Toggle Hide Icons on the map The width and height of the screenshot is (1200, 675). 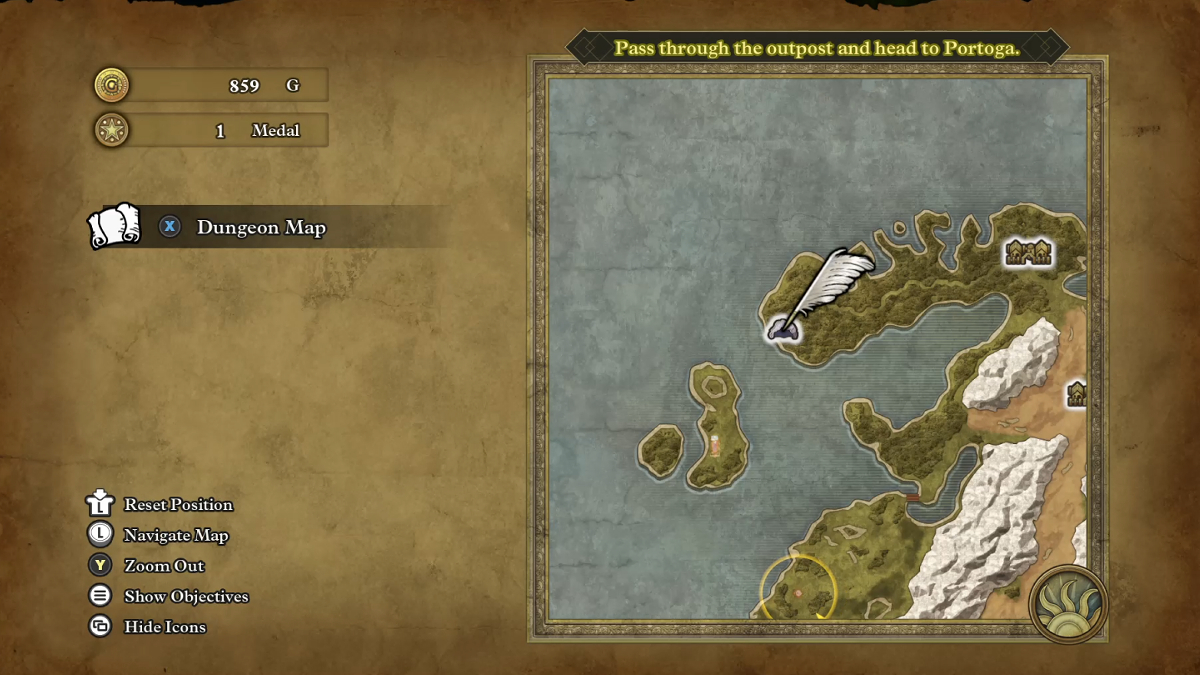pos(165,627)
